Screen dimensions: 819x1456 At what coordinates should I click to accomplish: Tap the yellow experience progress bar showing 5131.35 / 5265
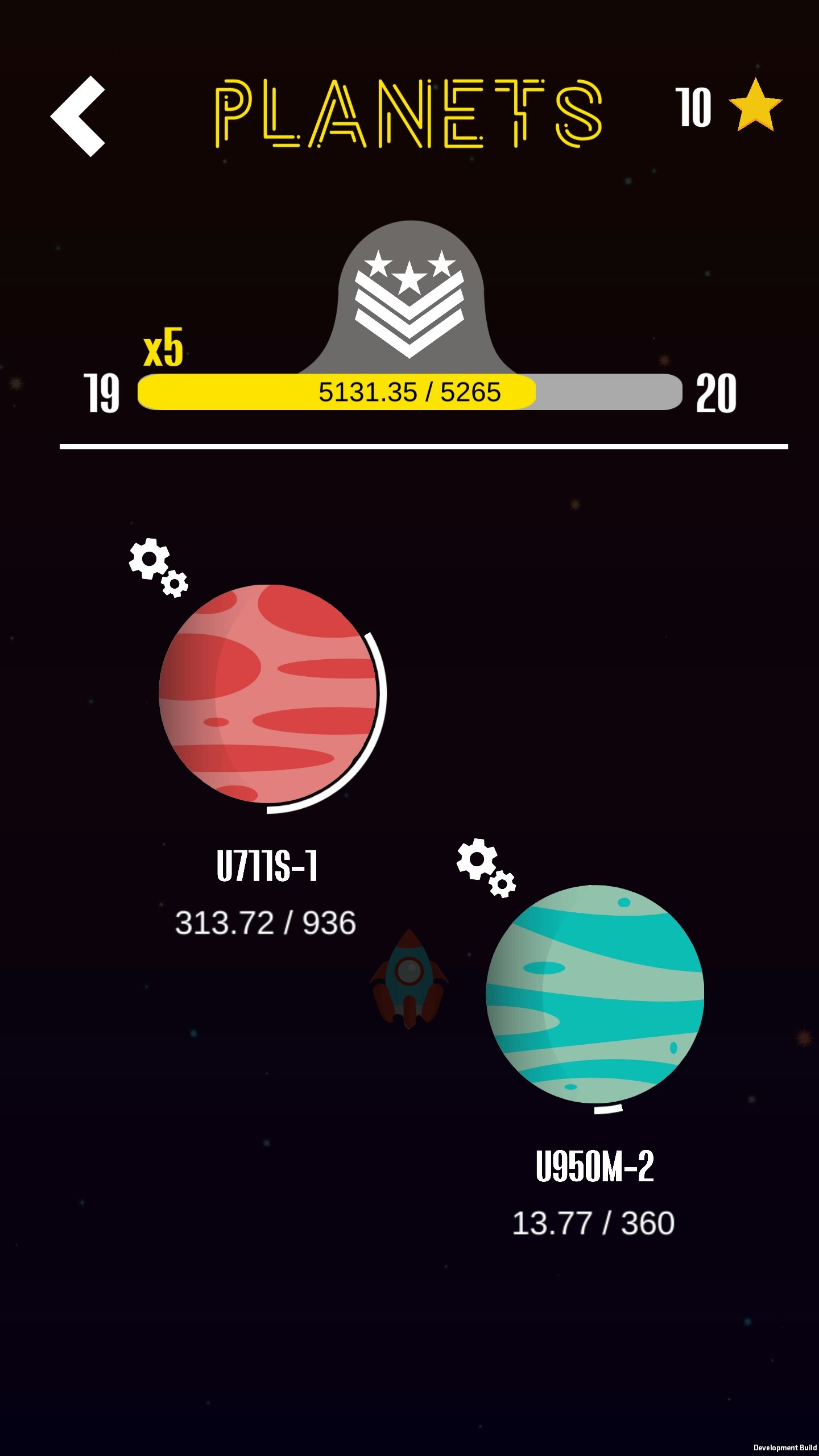(x=409, y=391)
